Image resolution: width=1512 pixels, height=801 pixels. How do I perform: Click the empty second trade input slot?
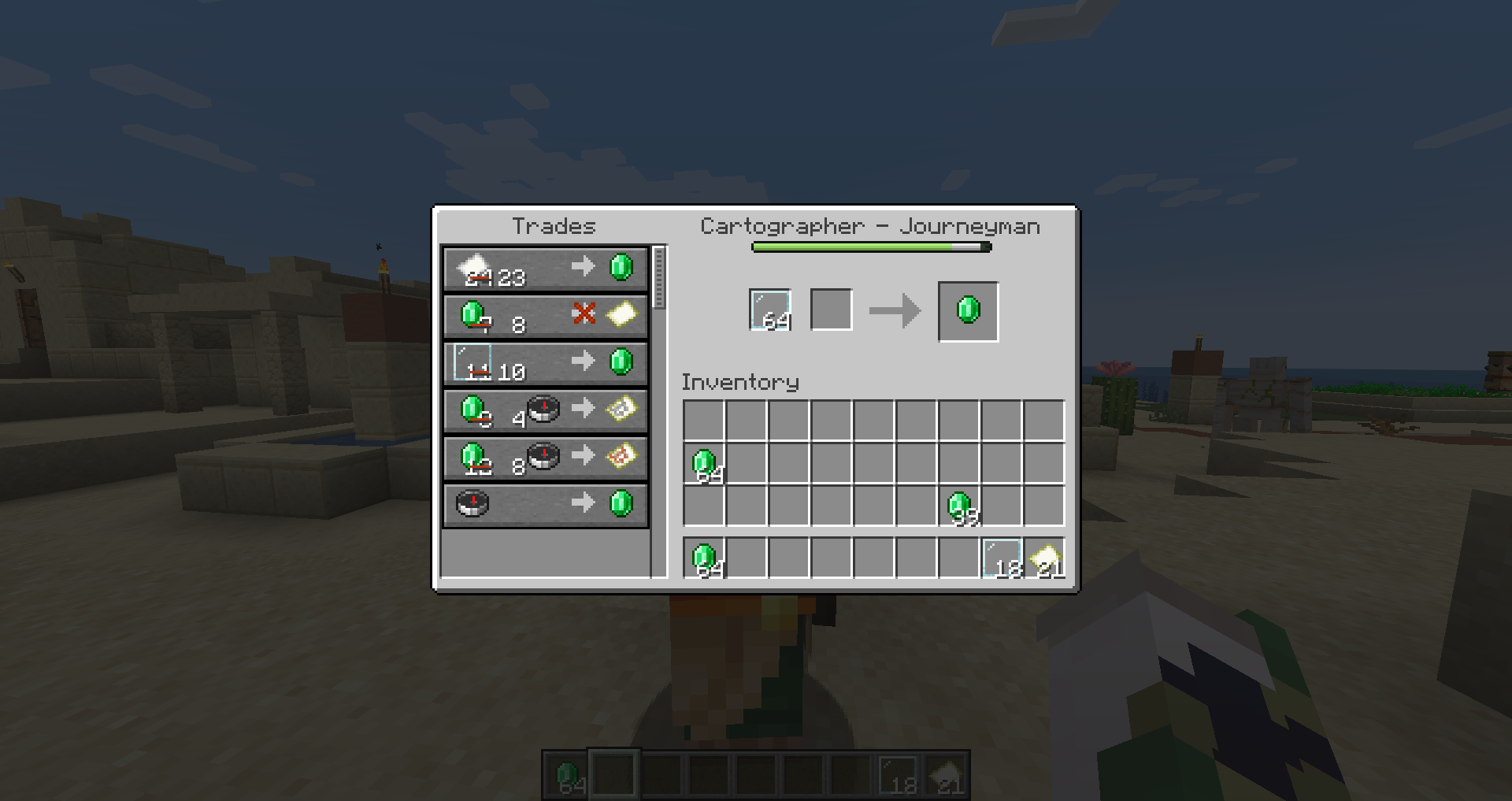click(x=831, y=309)
